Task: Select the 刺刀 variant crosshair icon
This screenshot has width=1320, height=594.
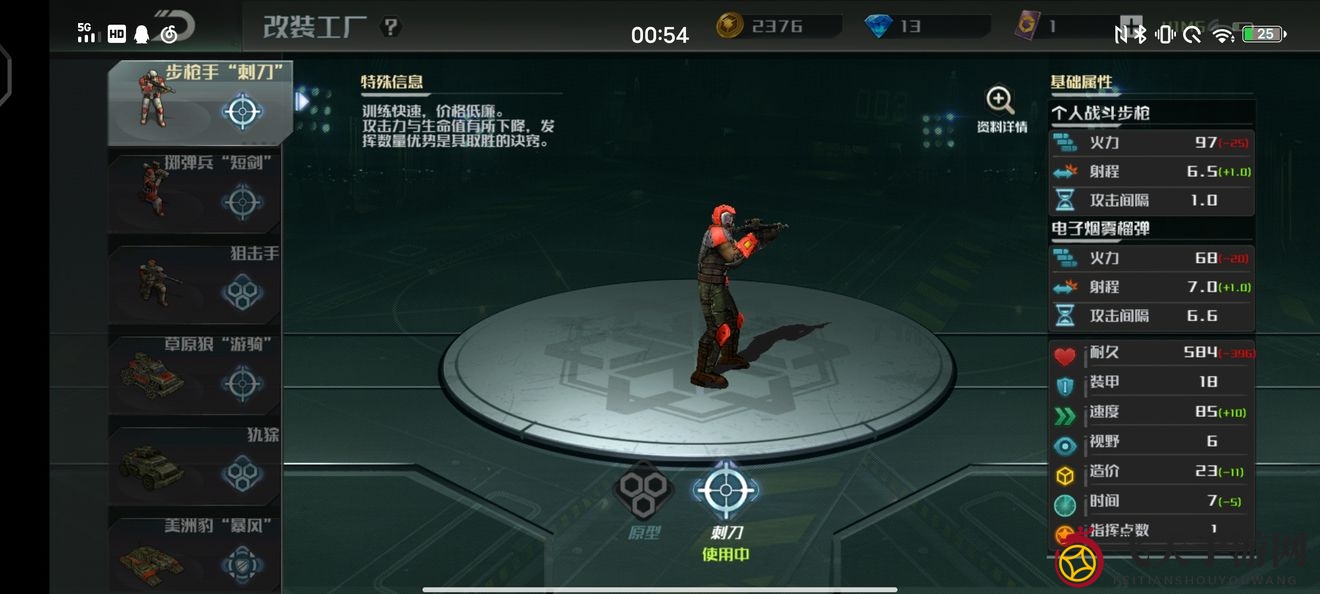Action: [724, 491]
